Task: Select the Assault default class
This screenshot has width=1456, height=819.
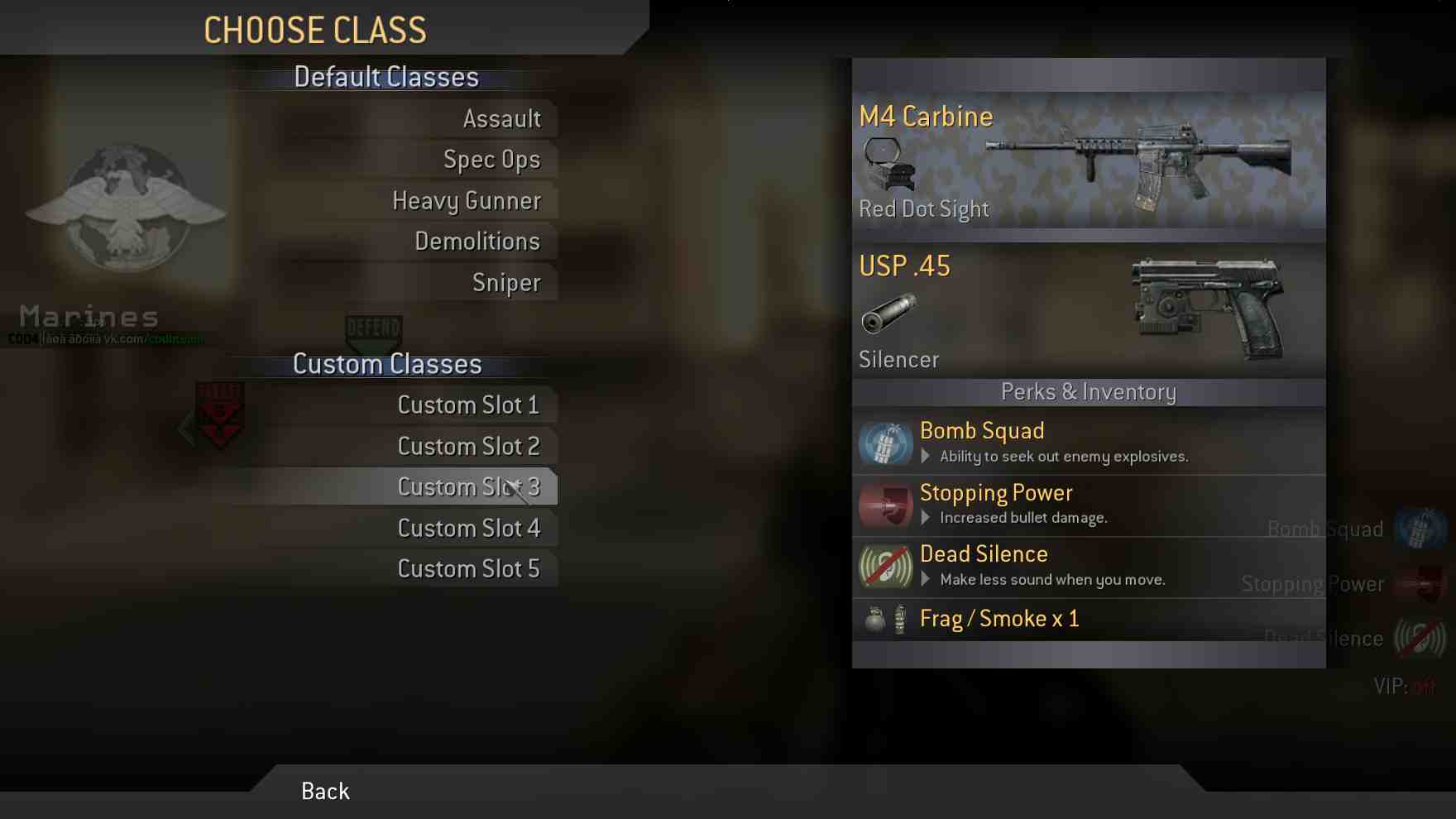Action: pyautogui.click(x=501, y=119)
